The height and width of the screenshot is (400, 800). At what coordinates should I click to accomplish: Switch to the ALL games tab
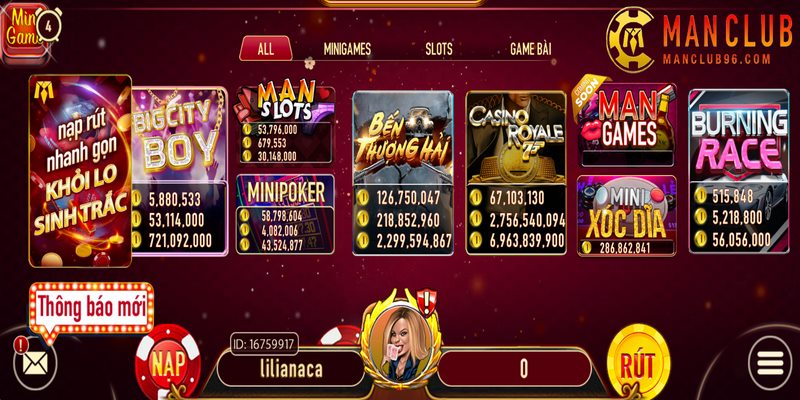[265, 48]
